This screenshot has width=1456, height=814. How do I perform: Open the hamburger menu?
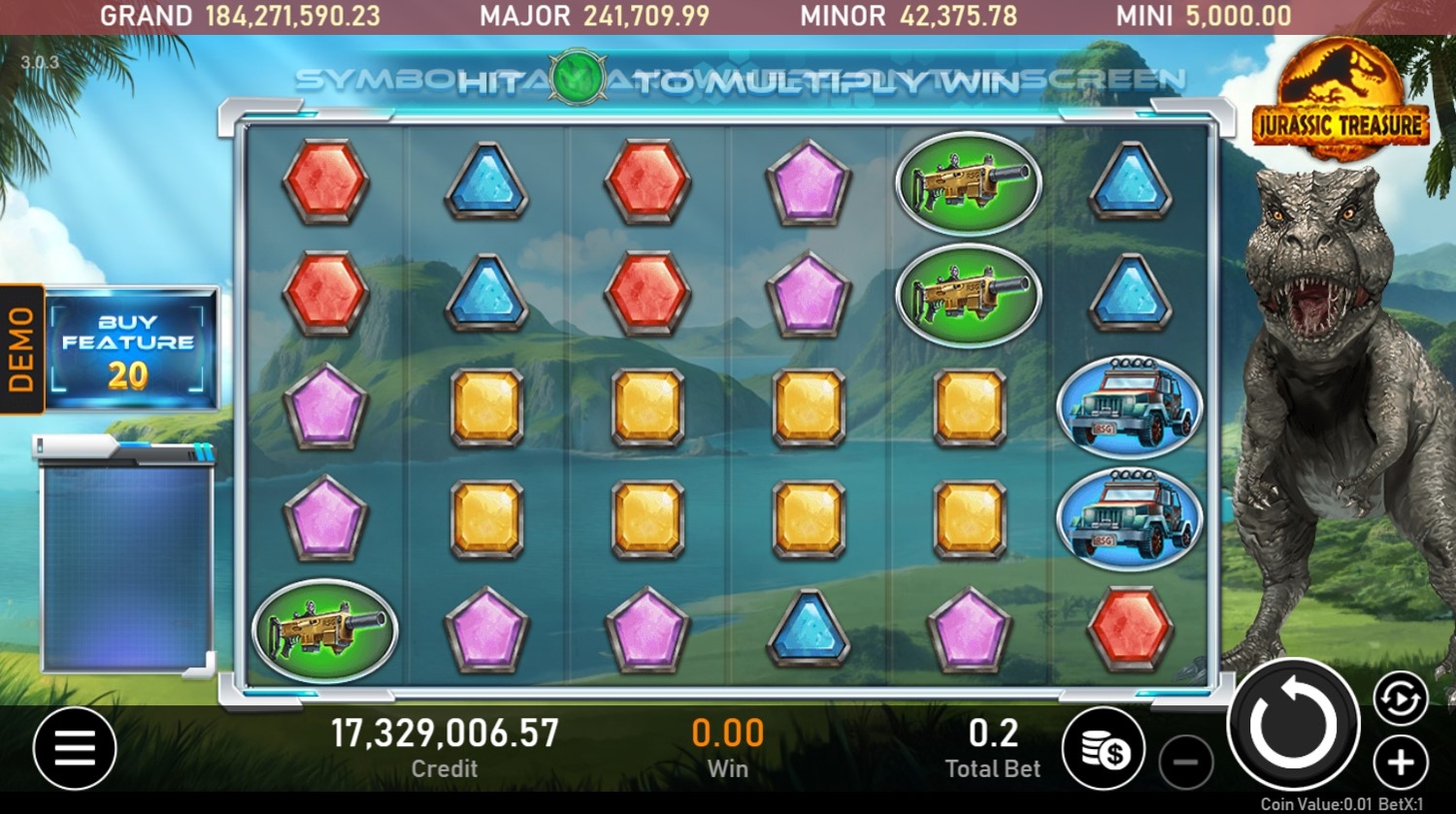click(75, 748)
